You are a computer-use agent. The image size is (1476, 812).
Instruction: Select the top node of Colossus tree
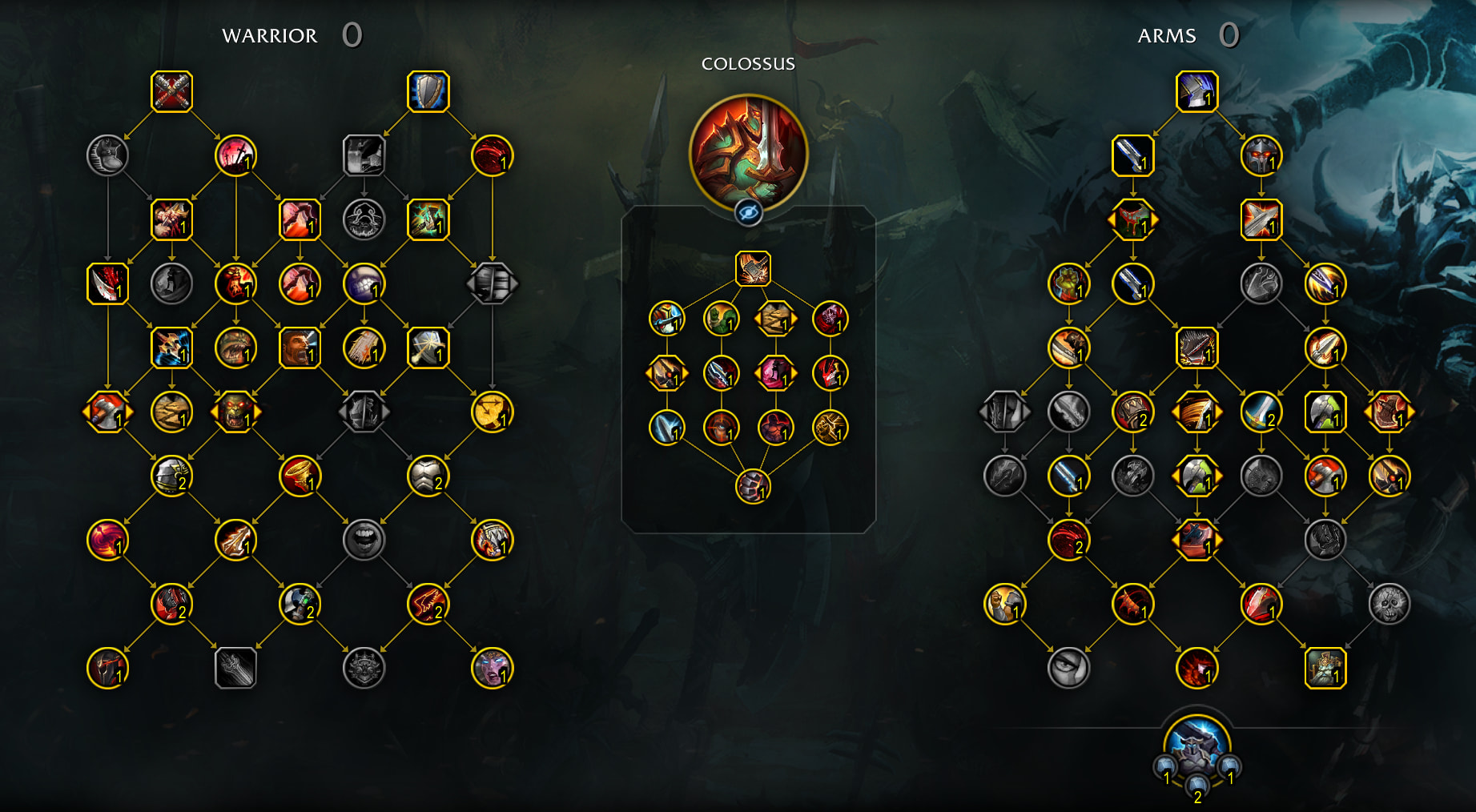(753, 268)
